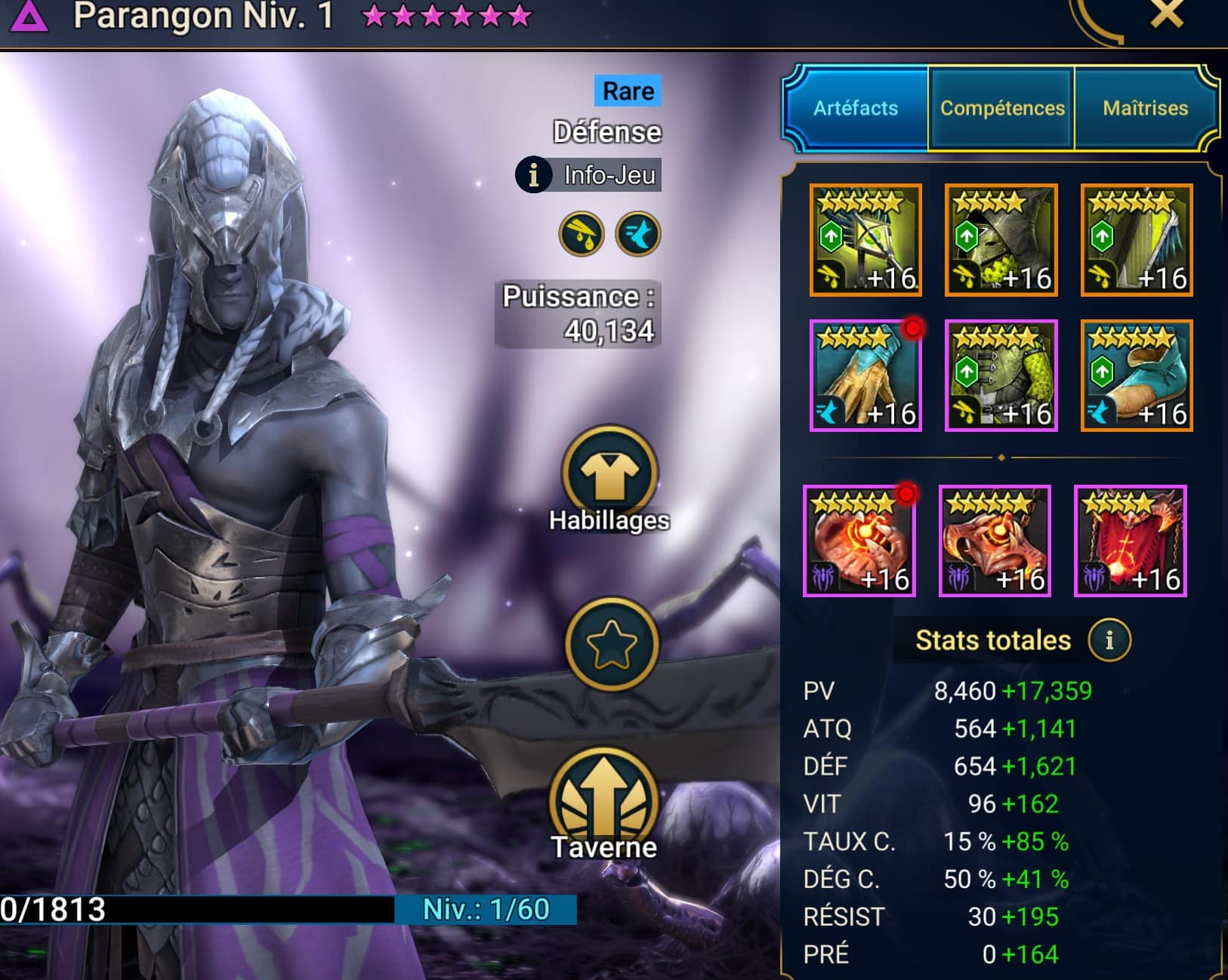This screenshot has height=980, width=1228.
Task: Show the Maîtrises tab
Action: (1145, 108)
